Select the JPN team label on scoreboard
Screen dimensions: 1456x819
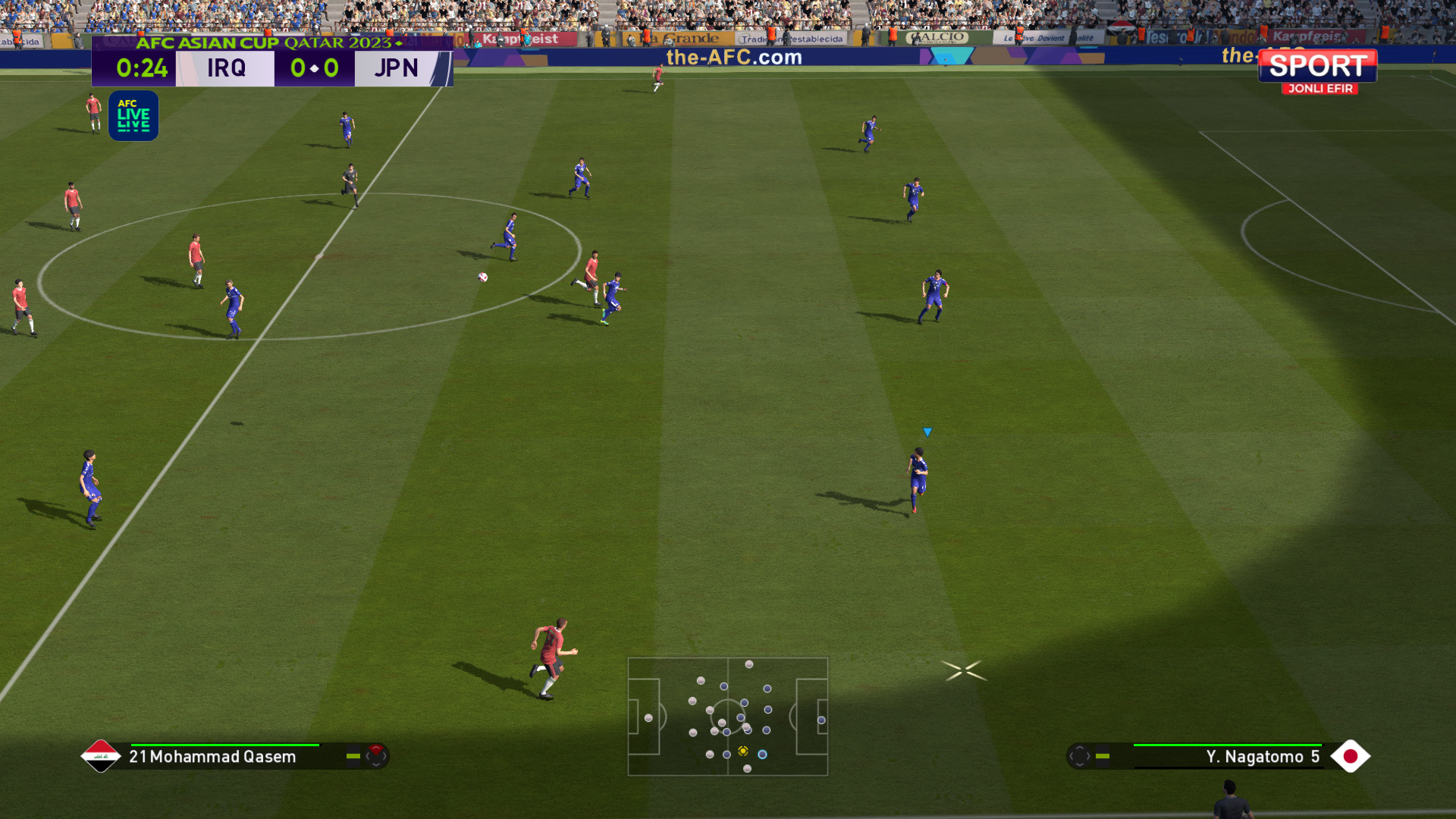pos(396,68)
